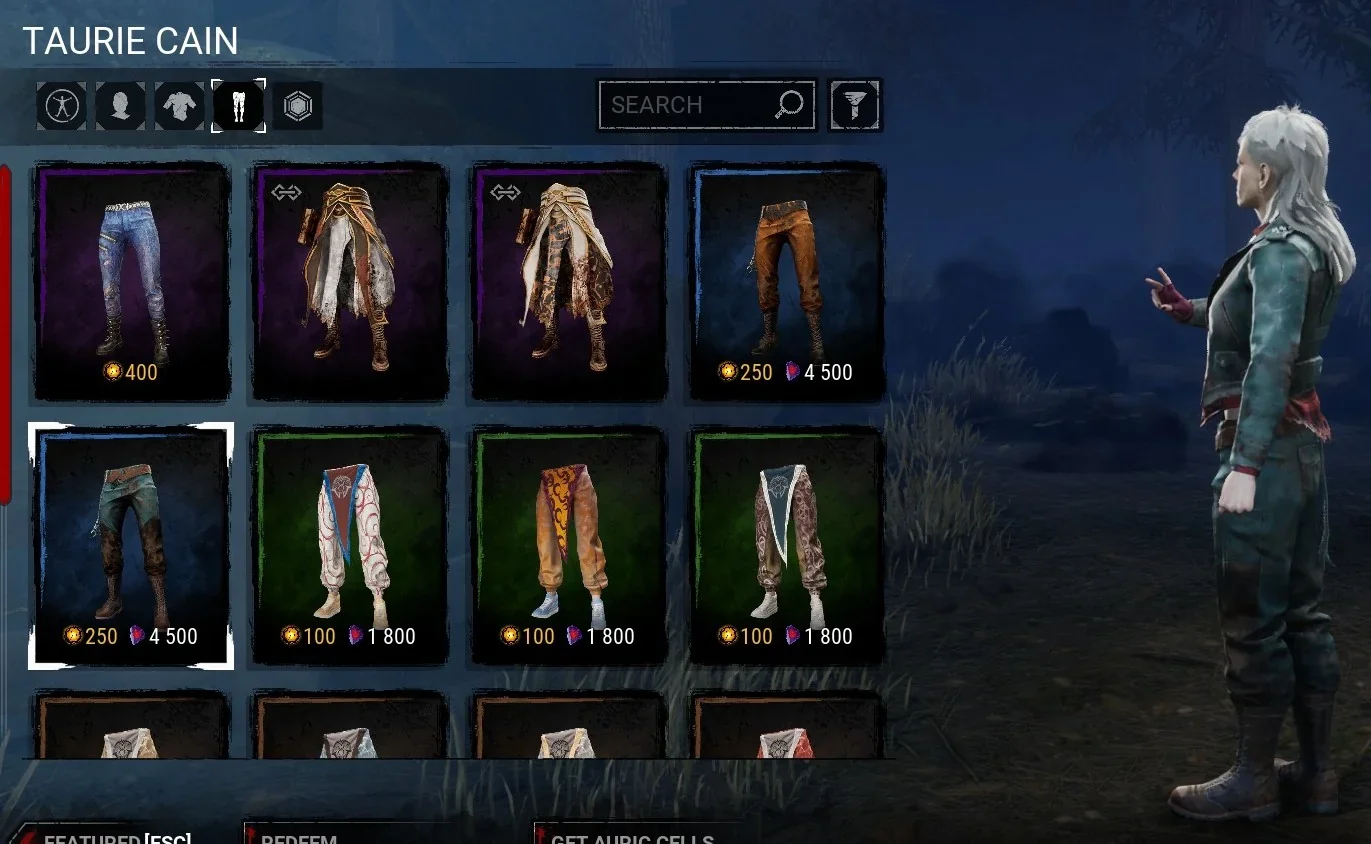Select the brown leather pants item
Image resolution: width=1371 pixels, height=844 pixels.
[x=787, y=282]
